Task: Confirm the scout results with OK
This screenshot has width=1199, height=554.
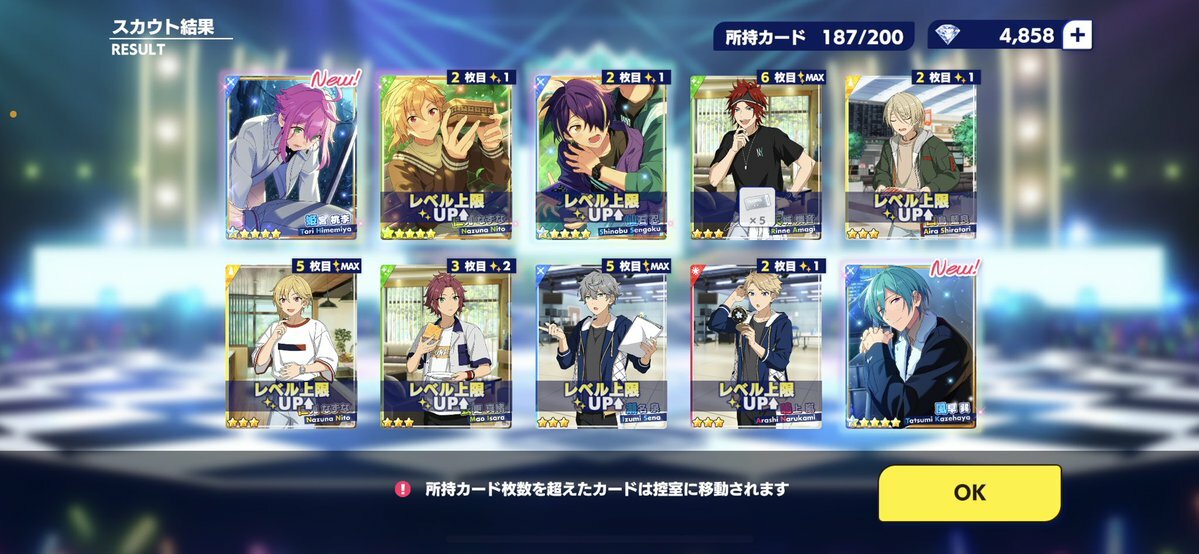Action: [969, 492]
